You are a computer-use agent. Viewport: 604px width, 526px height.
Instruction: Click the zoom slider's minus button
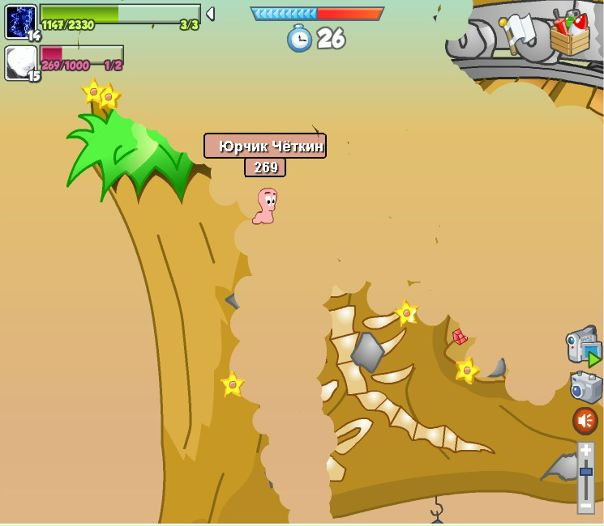(586, 507)
